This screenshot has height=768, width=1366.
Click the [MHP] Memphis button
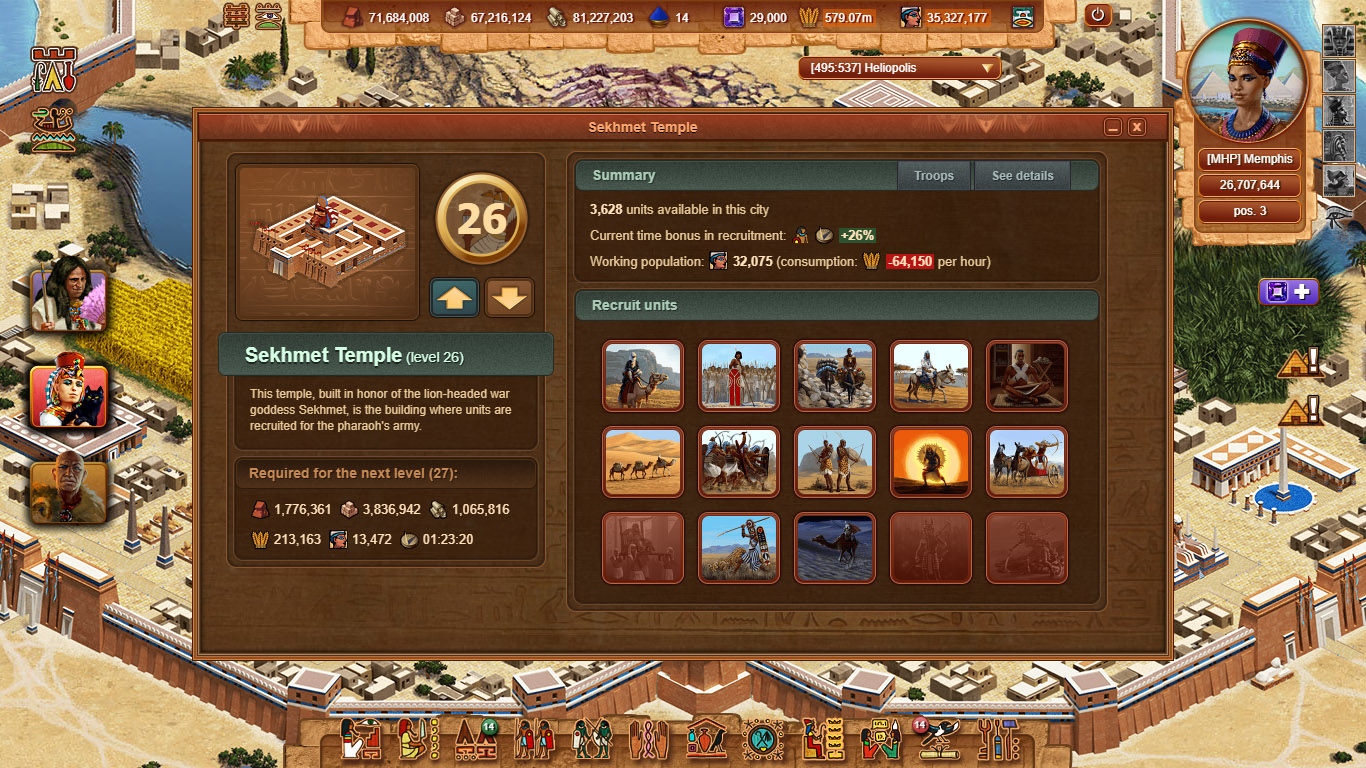pyautogui.click(x=1248, y=159)
